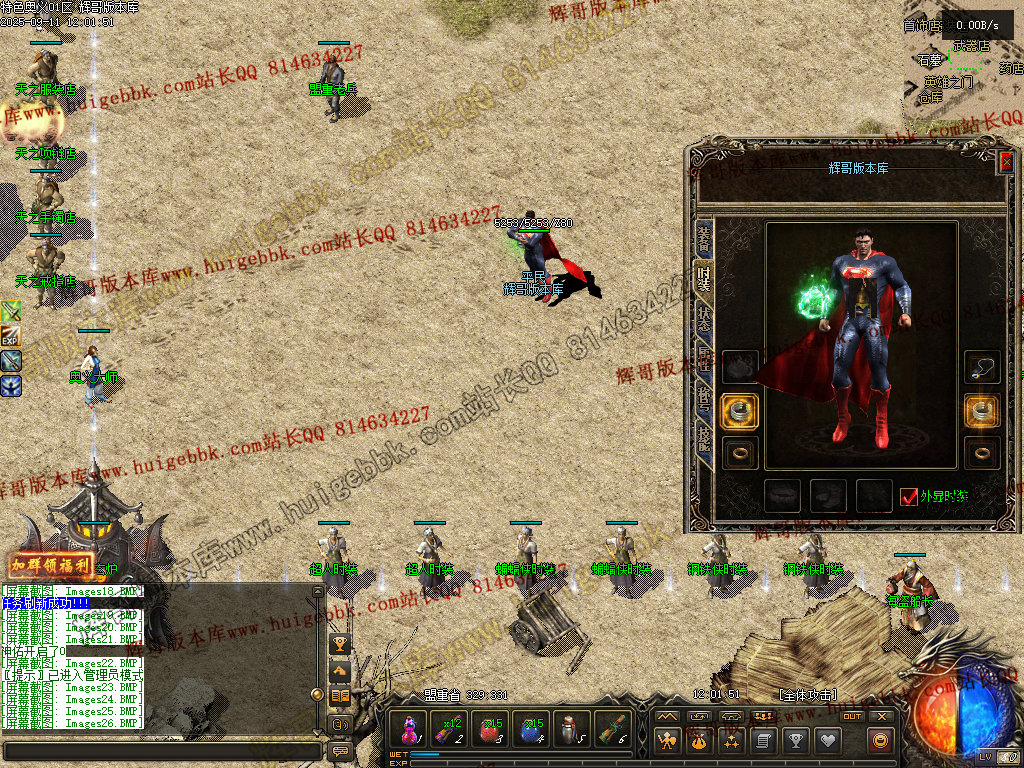Toggle the 外显时装 checkbox
Screen dimensions: 1024x768
click(909, 497)
